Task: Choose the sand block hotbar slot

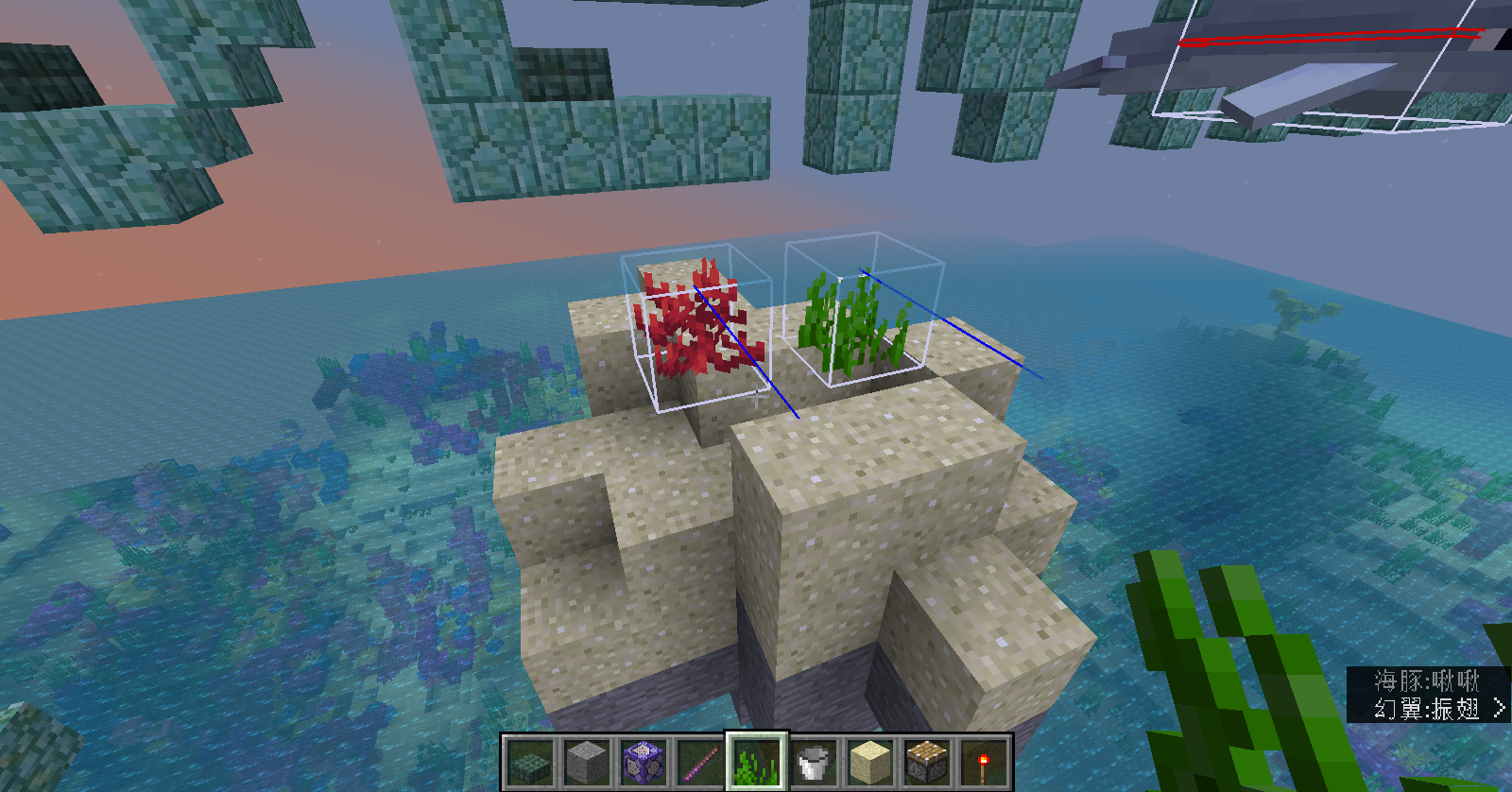Action: (x=870, y=762)
